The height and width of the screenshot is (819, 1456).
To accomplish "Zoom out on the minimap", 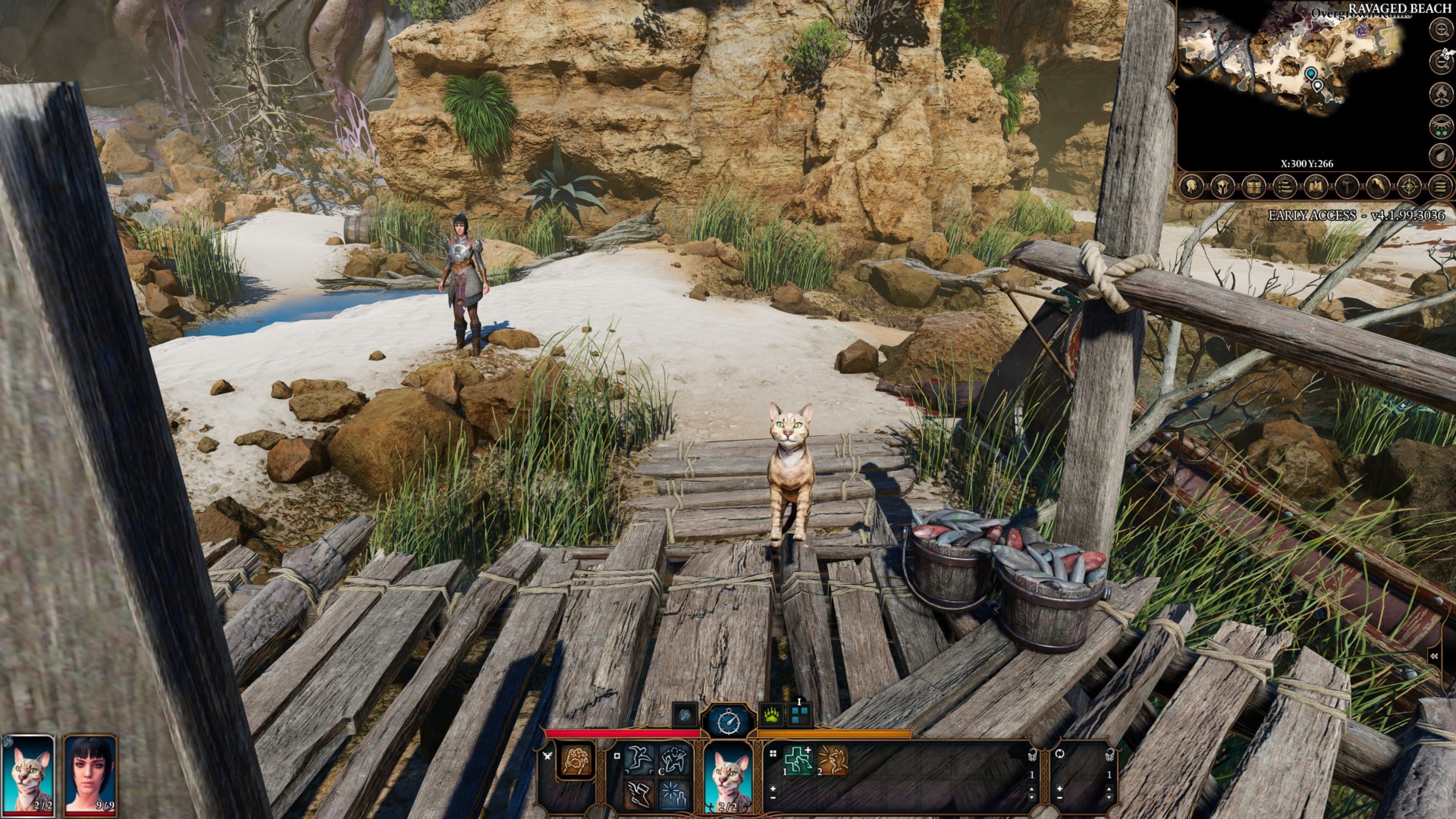I will (x=1440, y=61).
